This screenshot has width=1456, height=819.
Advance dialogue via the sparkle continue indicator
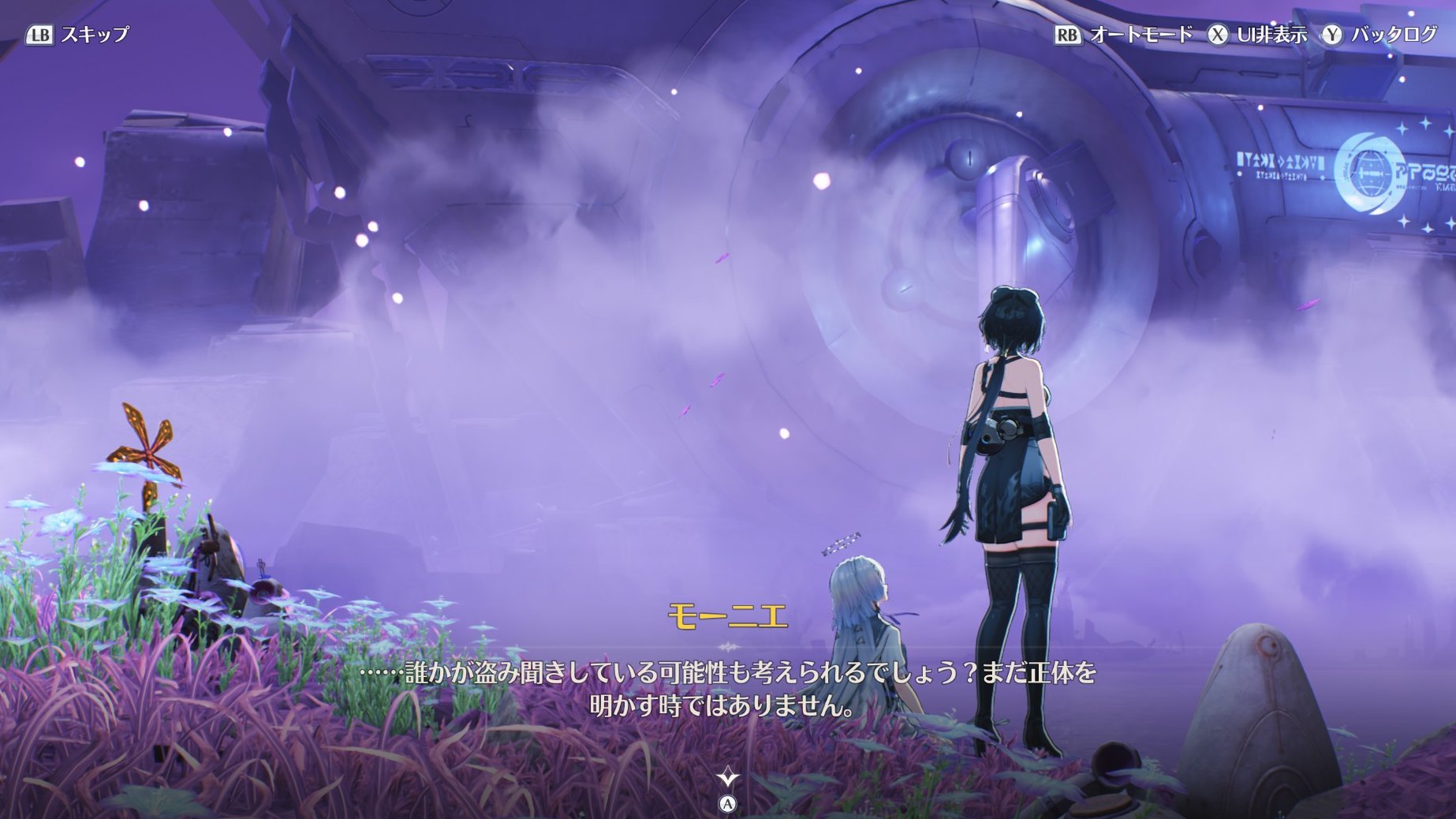point(727,779)
